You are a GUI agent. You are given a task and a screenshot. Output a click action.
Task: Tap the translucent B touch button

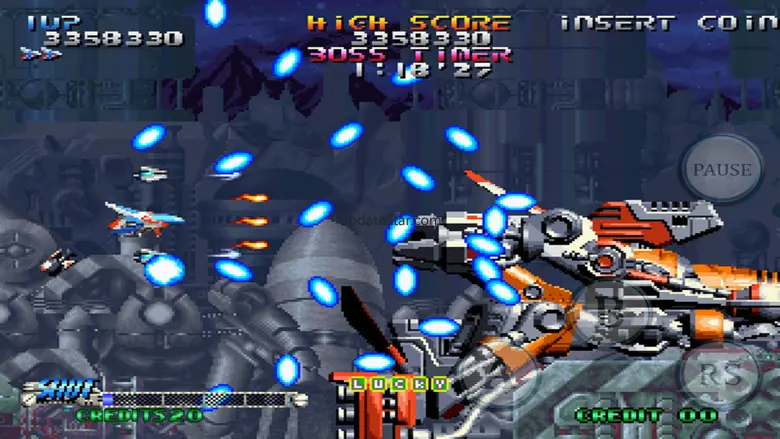(611, 311)
